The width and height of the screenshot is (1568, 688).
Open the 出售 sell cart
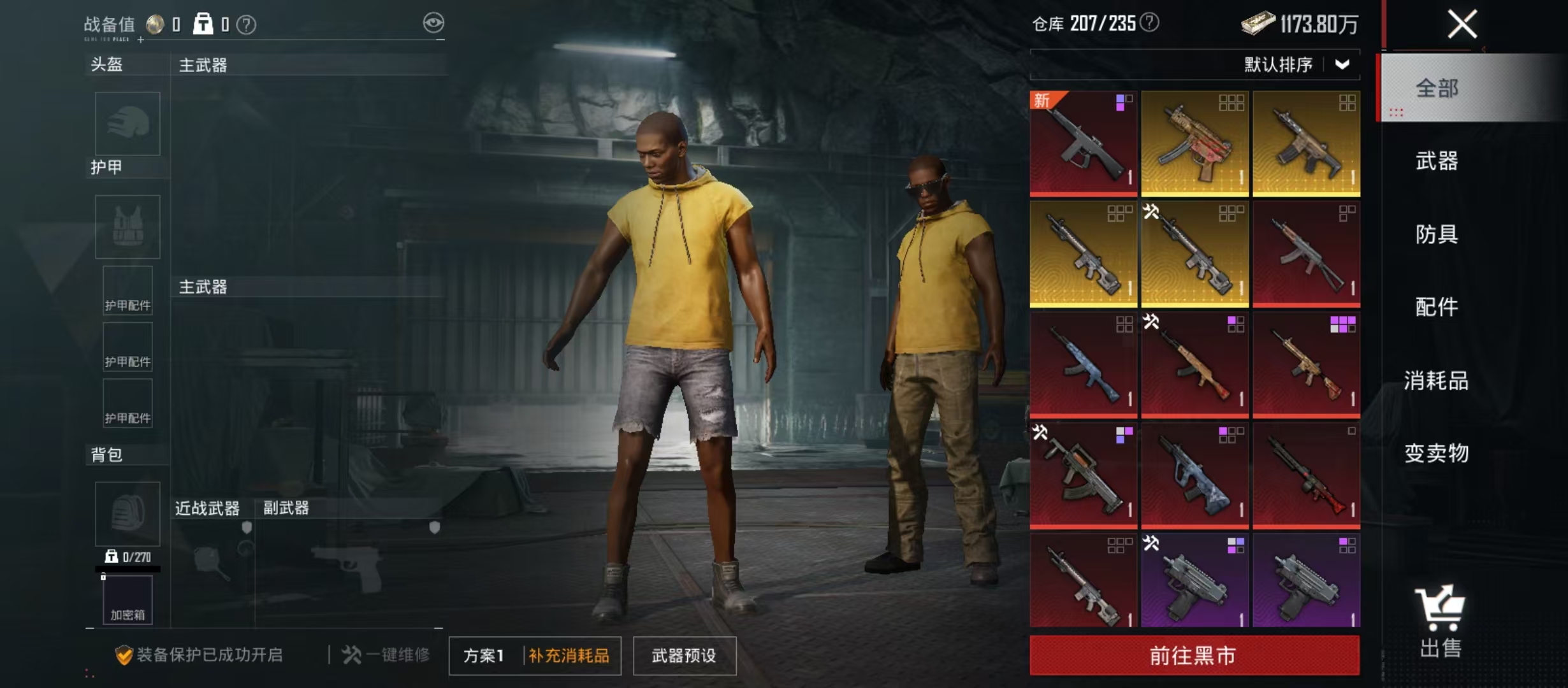[1440, 621]
